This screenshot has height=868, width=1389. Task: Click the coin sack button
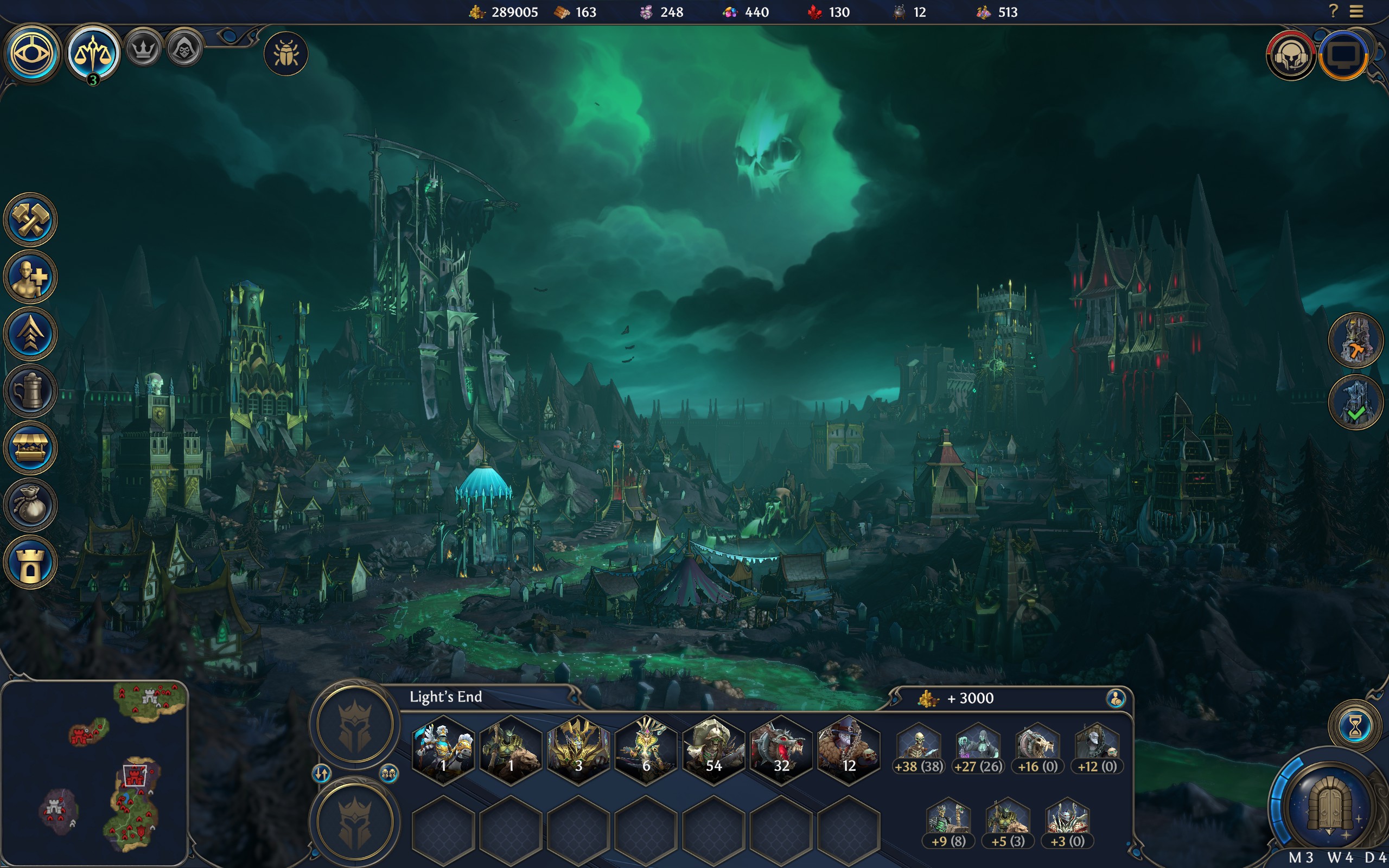click(x=30, y=505)
